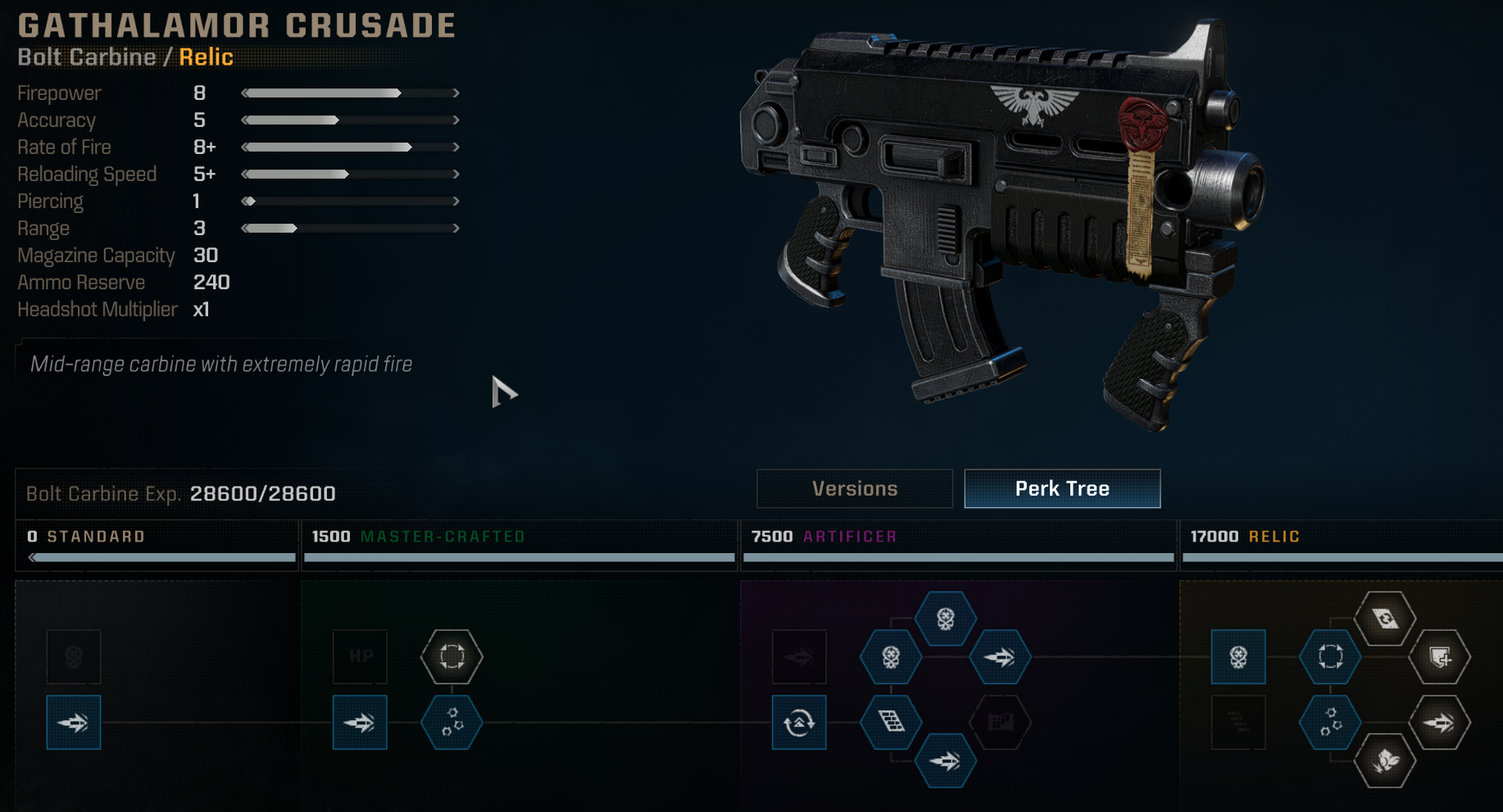Pick the shield-plus hexagon perk

pyautogui.click(x=1440, y=656)
